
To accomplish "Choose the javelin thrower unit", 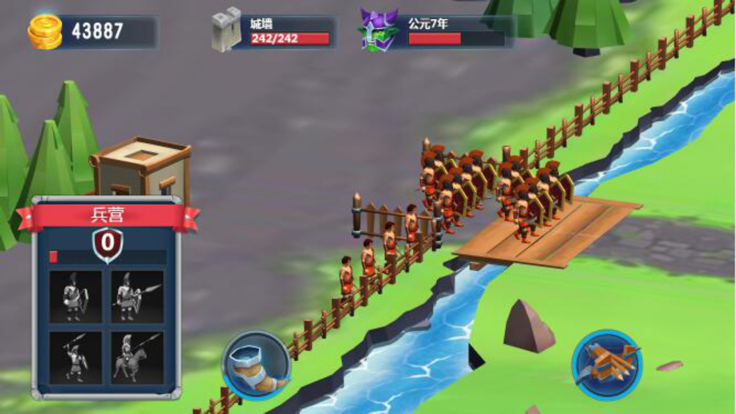I will 76,357.
